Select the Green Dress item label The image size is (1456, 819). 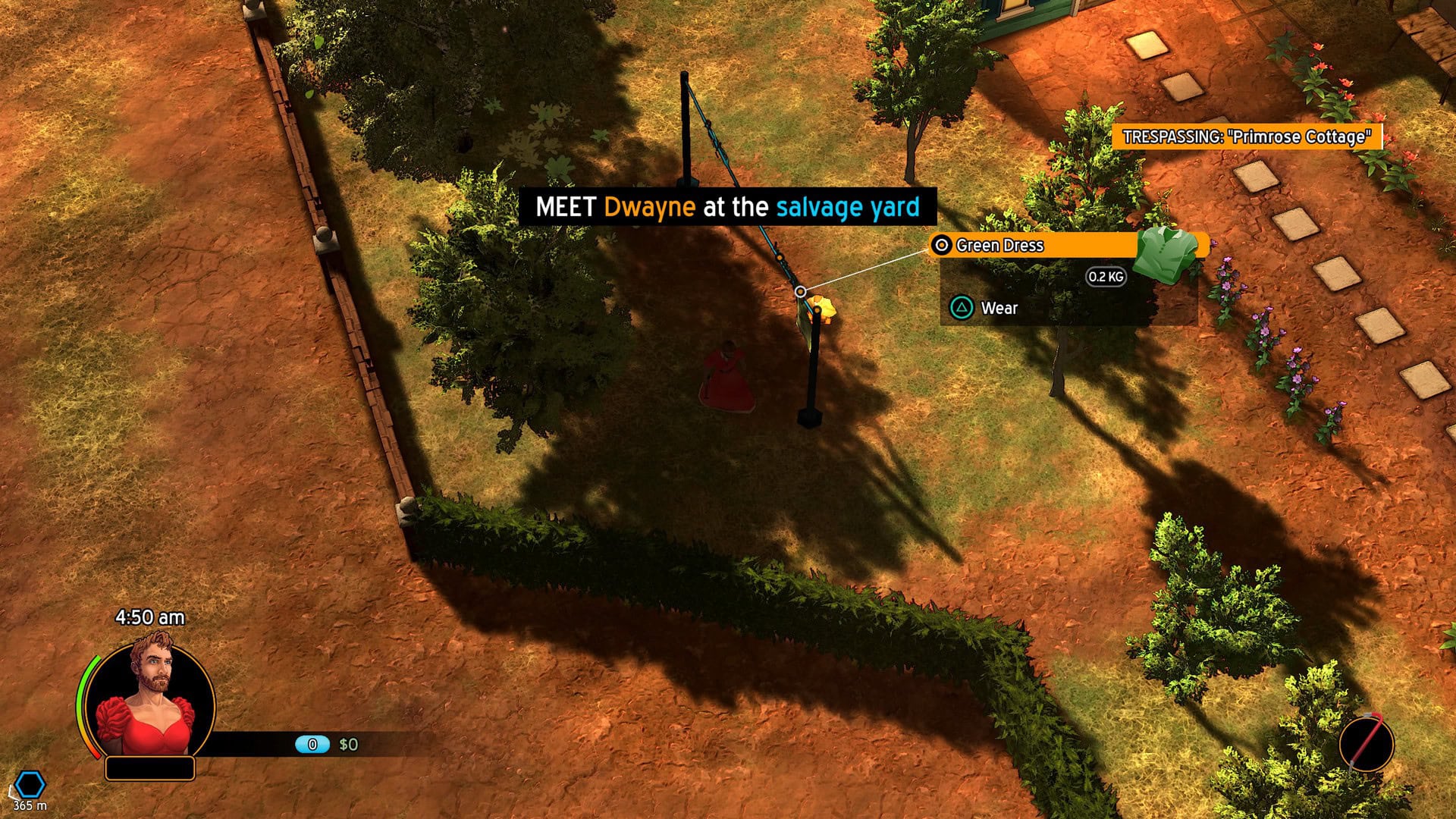point(999,246)
